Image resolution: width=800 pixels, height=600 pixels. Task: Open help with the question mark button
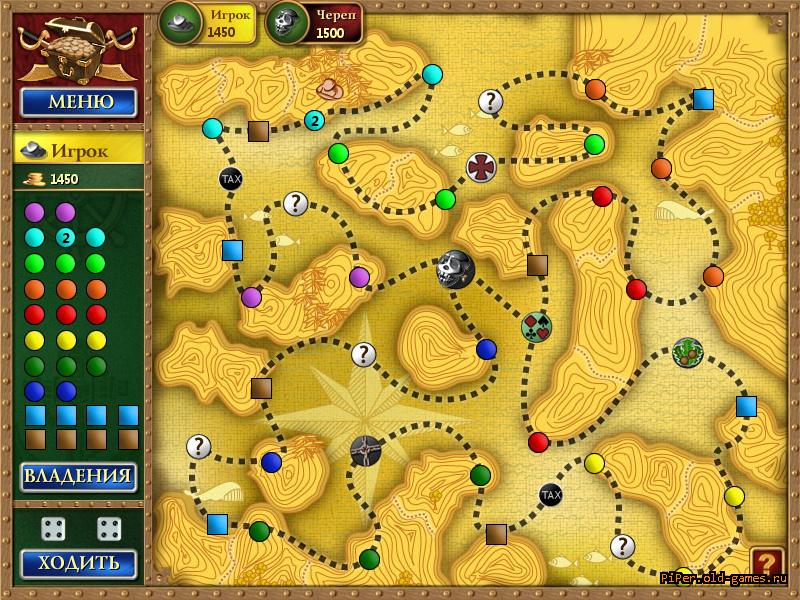click(x=767, y=563)
